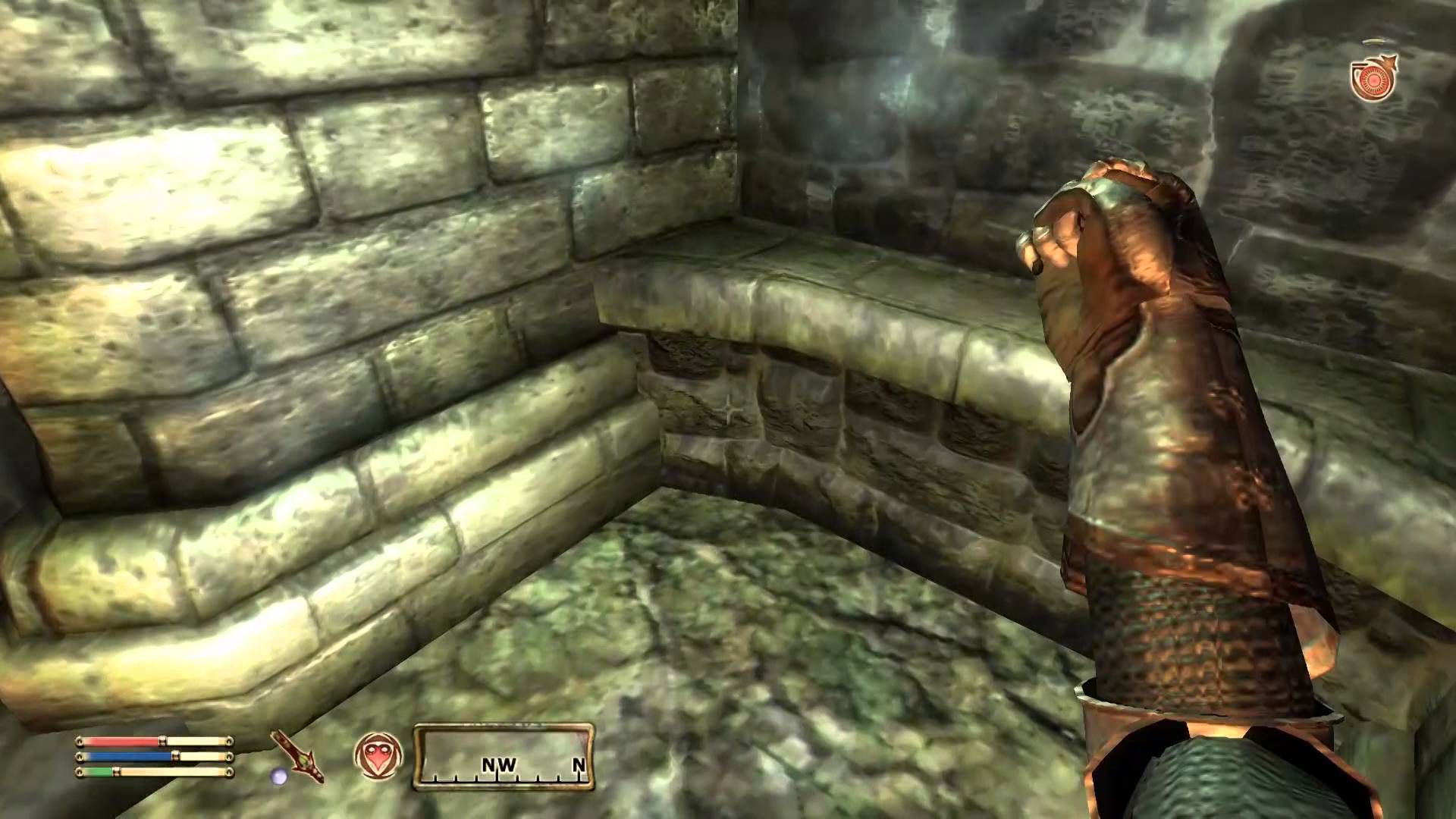The width and height of the screenshot is (1456, 819).
Task: Click the compass direction bar
Action: (x=504, y=756)
